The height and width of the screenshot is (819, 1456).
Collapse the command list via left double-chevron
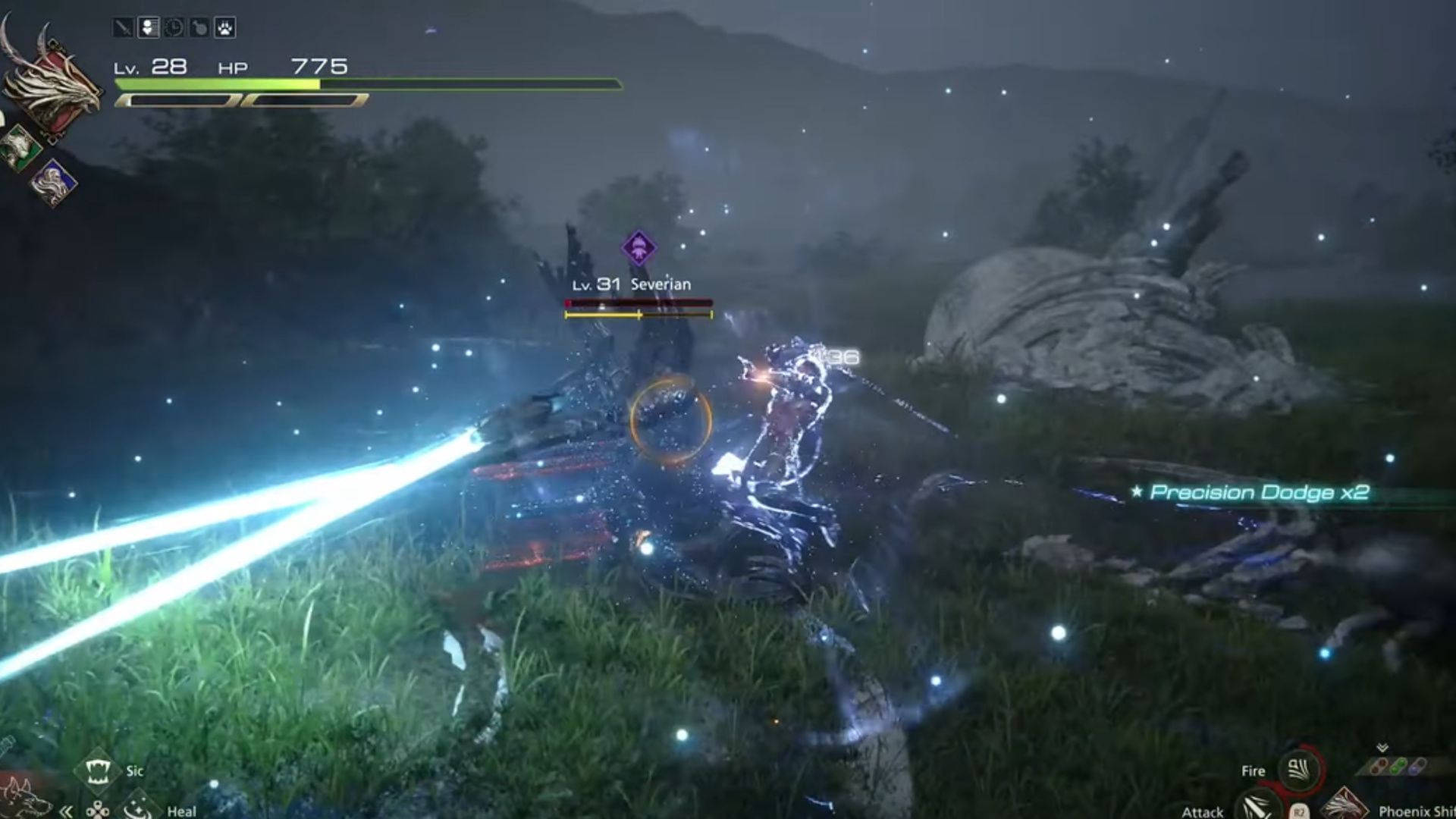66,812
